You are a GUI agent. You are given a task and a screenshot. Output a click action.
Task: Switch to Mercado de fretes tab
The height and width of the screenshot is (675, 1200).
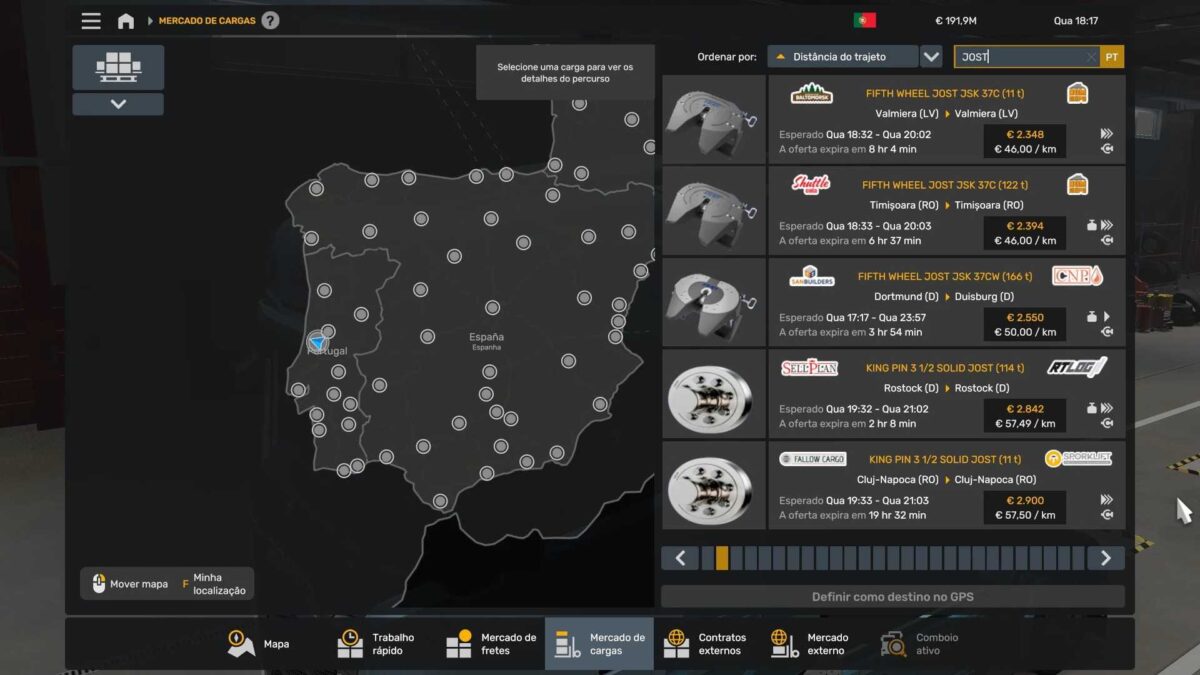491,644
